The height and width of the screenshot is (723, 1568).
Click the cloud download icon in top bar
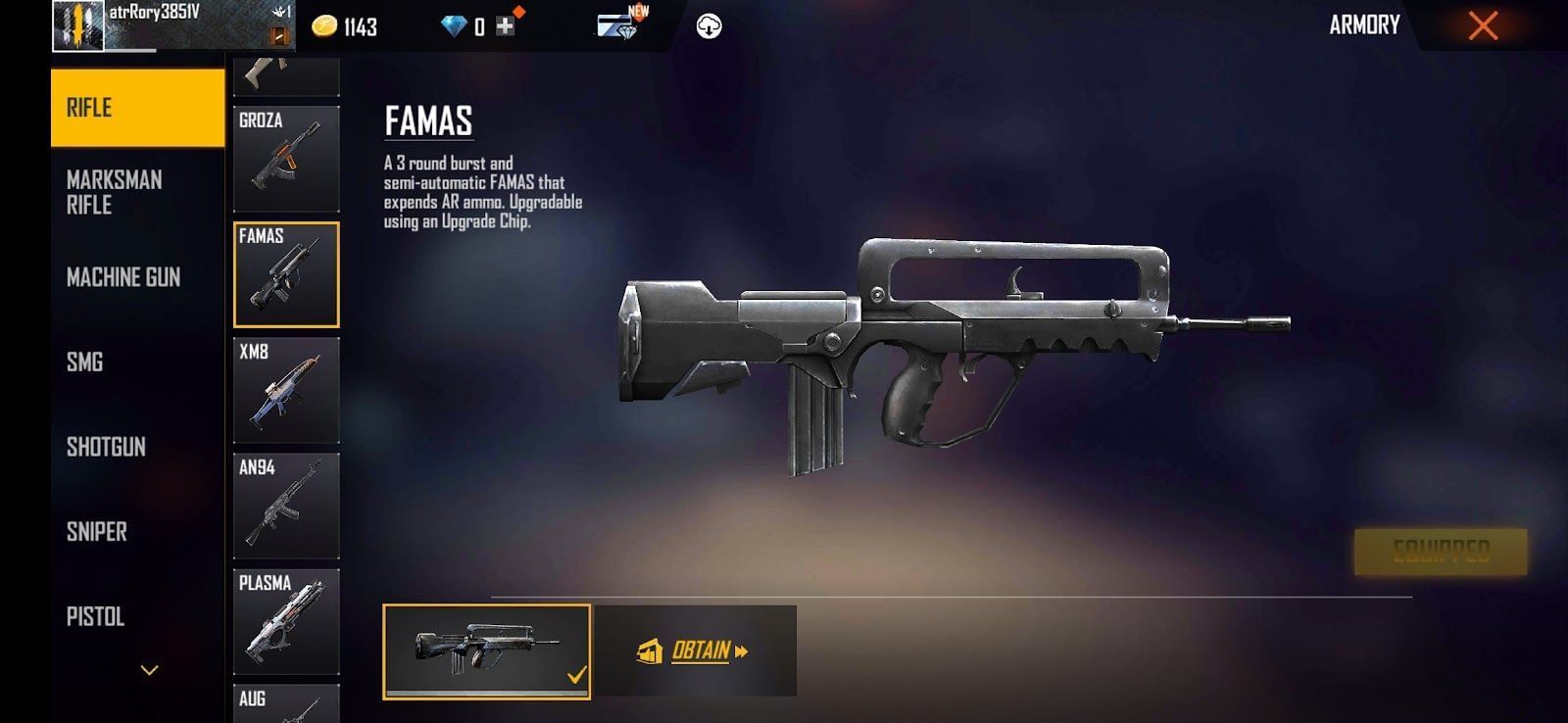[708, 25]
